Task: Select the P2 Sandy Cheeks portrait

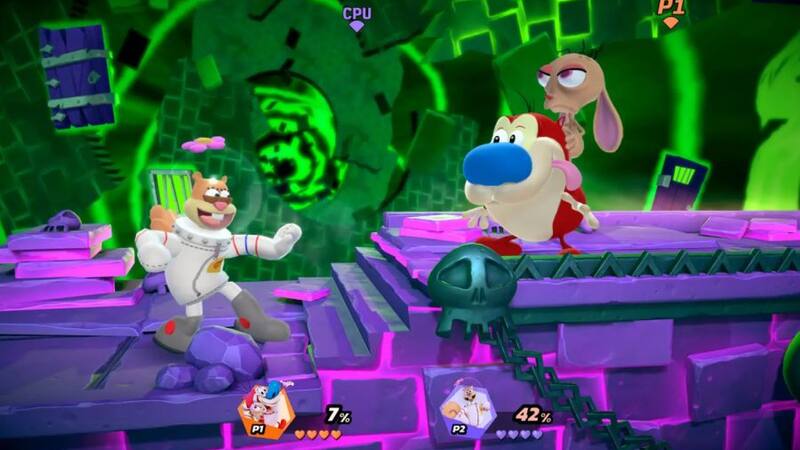Action: [464, 408]
